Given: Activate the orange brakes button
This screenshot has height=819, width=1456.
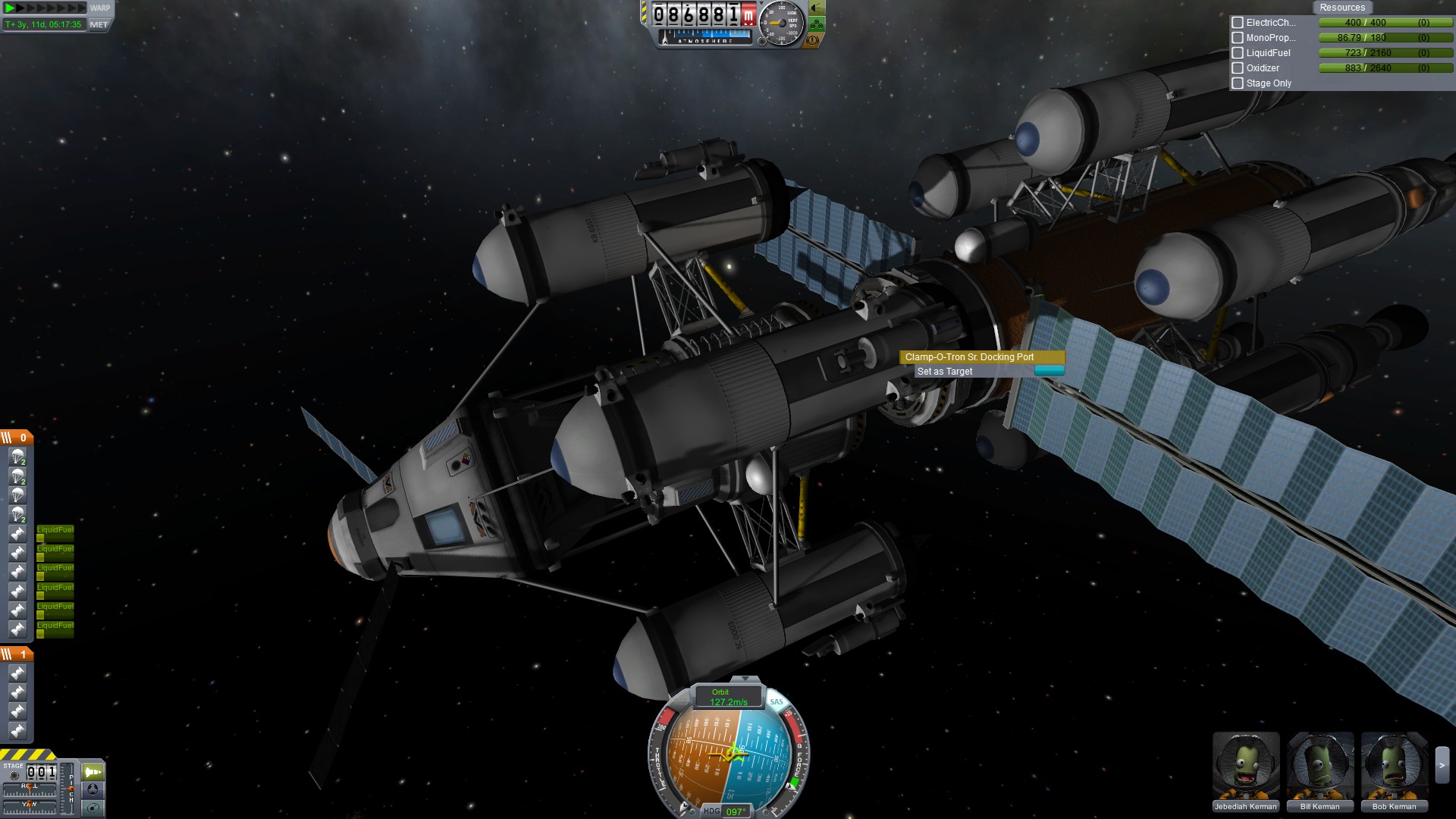Looking at the screenshot, I should [x=813, y=40].
